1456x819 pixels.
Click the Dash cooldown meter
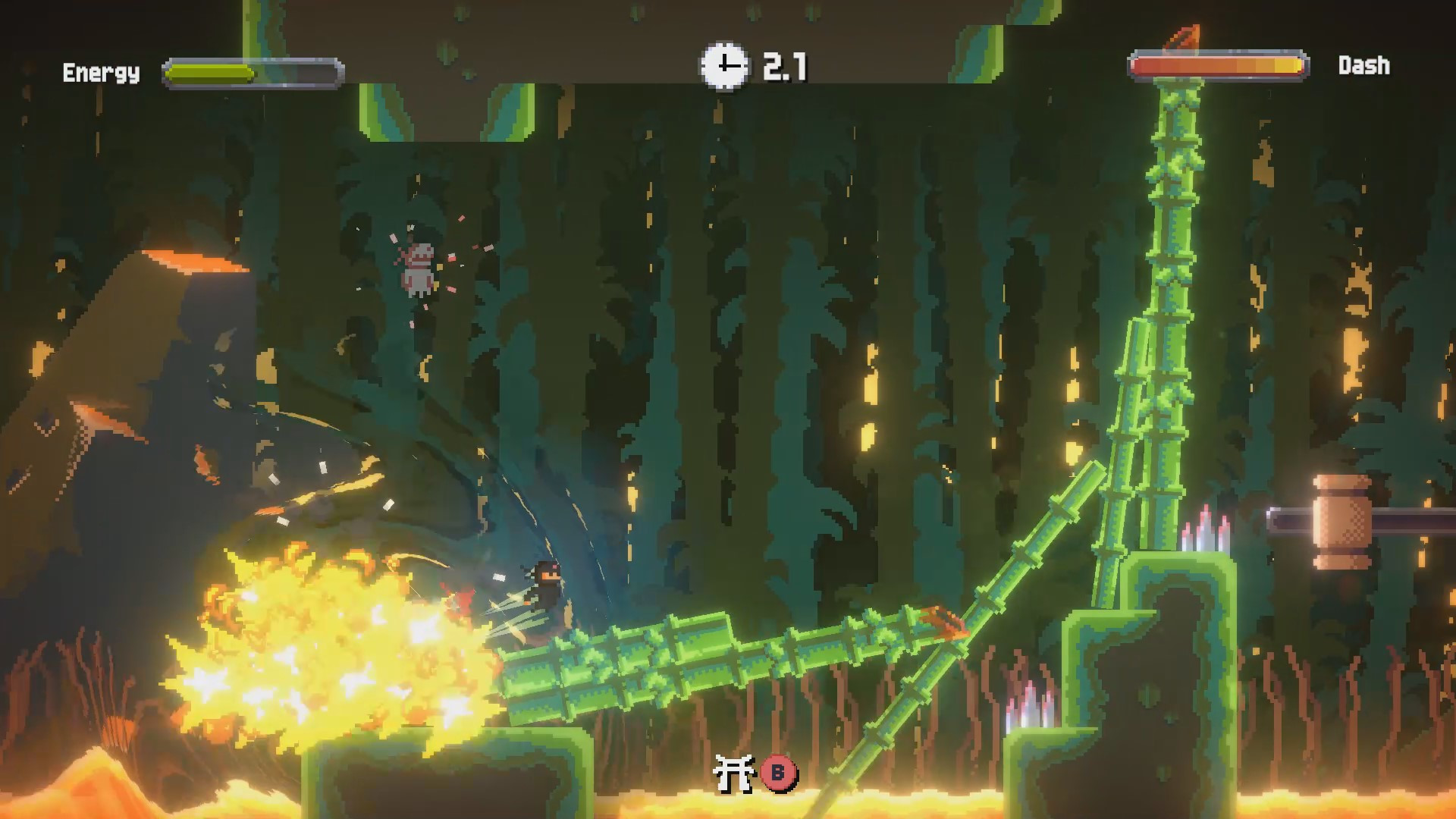(x=1217, y=67)
